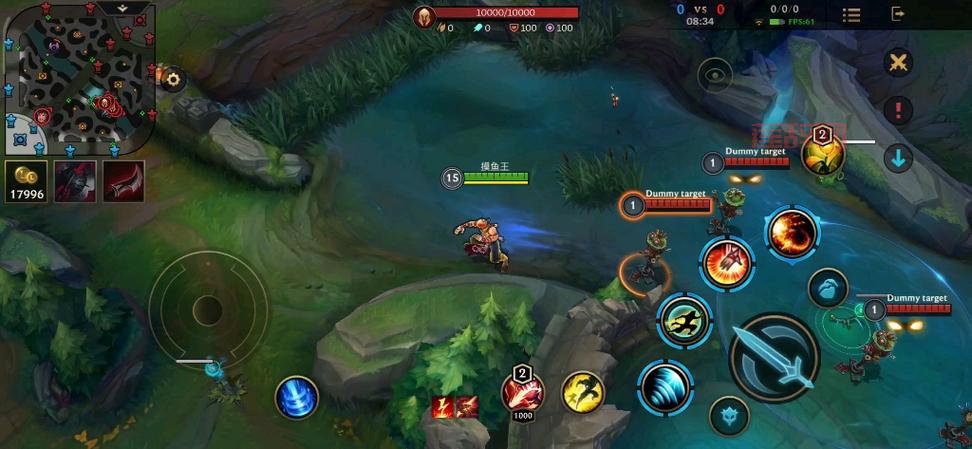This screenshot has height=449, width=972.
Task: Cast the fiery dragon ultimate ability
Action: pos(792,233)
